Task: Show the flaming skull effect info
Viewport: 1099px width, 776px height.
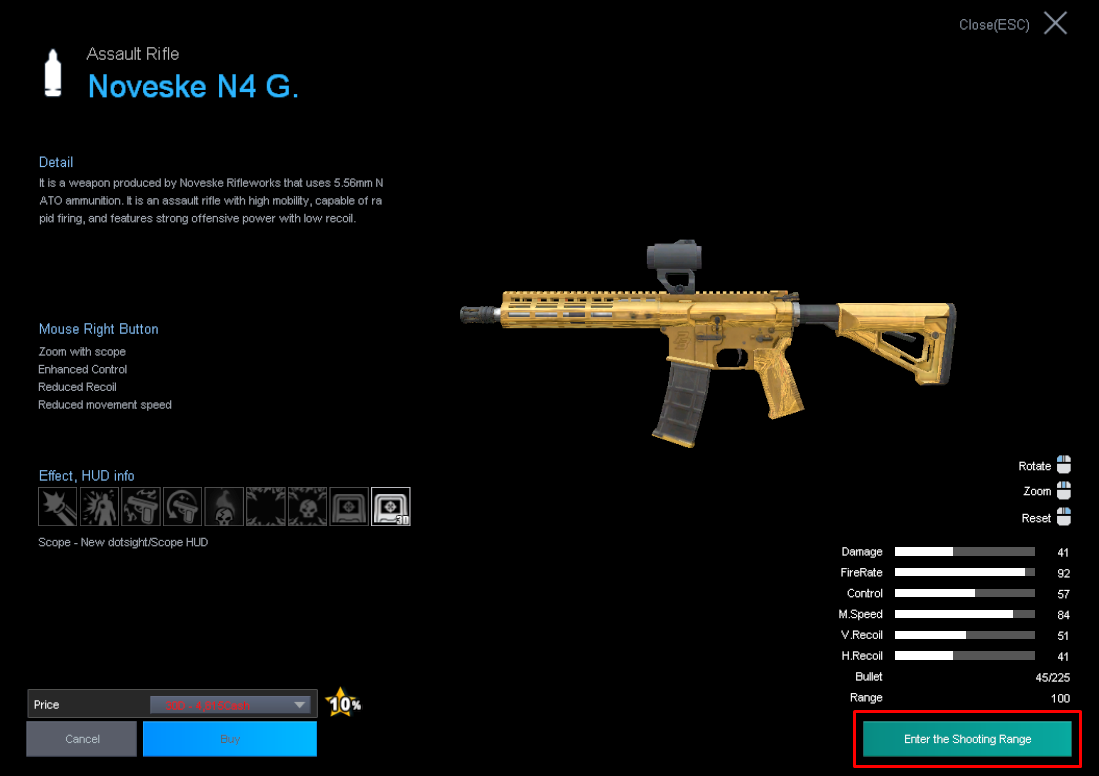Action: [x=224, y=507]
